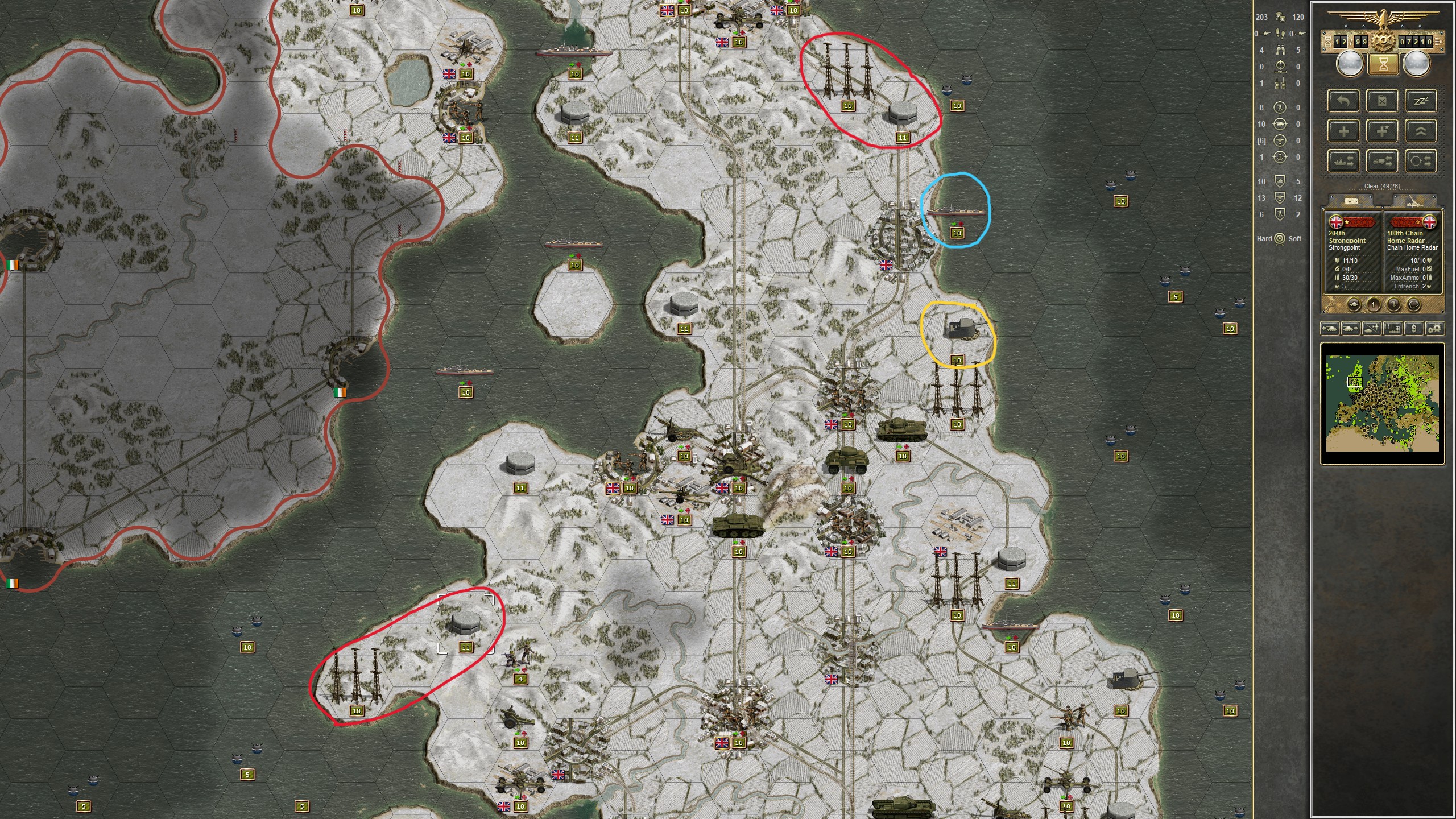Resupply the unit with the fuel canister icon
This screenshot has height=819, width=1456.
tap(1383, 101)
